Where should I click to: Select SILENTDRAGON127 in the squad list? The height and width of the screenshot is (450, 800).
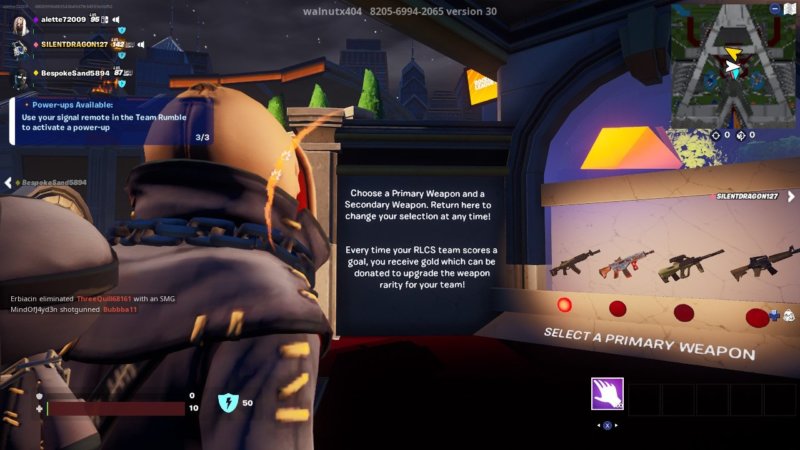[73, 45]
